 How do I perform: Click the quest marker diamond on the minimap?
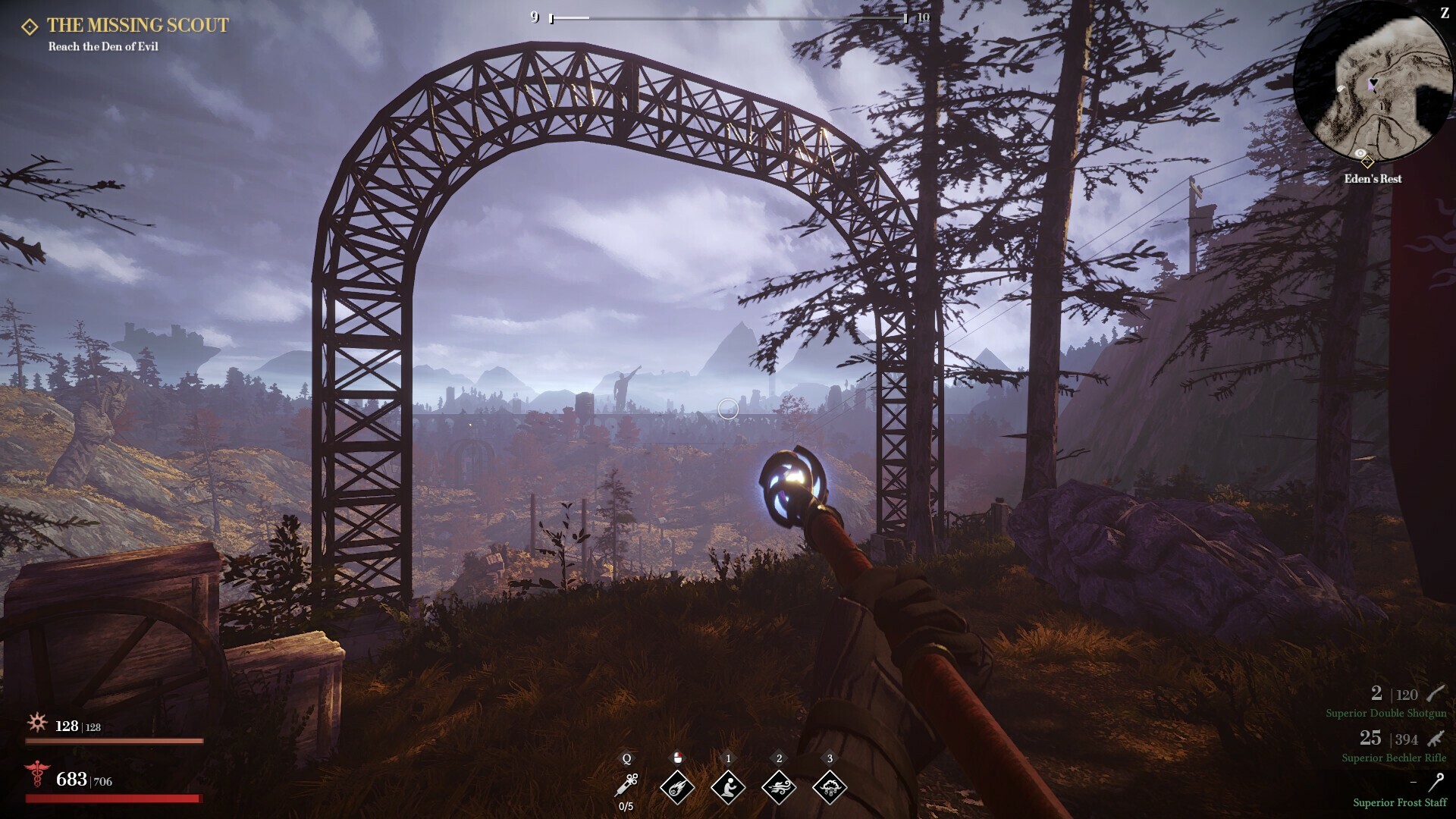[x=1368, y=162]
